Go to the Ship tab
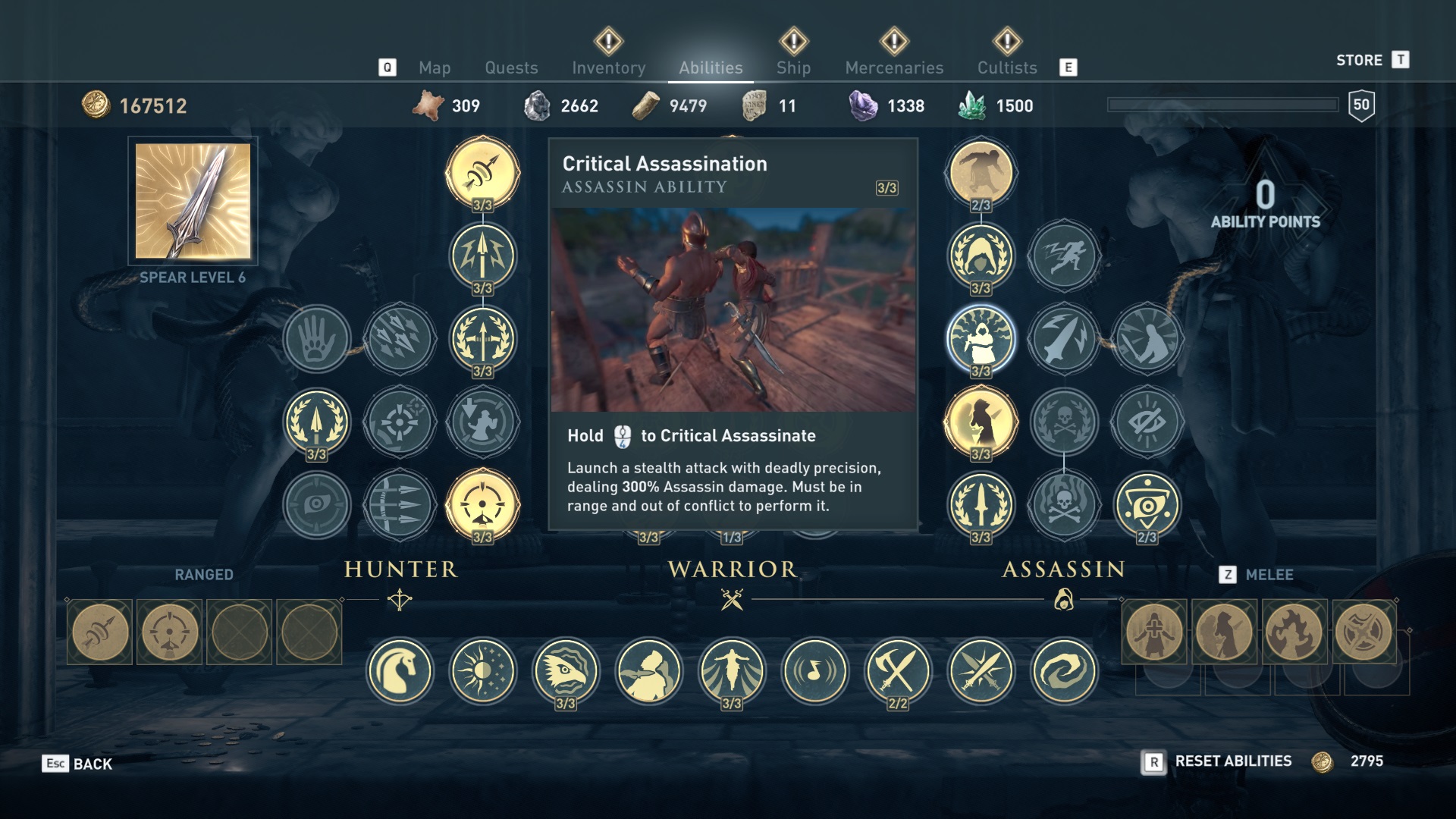 click(793, 67)
